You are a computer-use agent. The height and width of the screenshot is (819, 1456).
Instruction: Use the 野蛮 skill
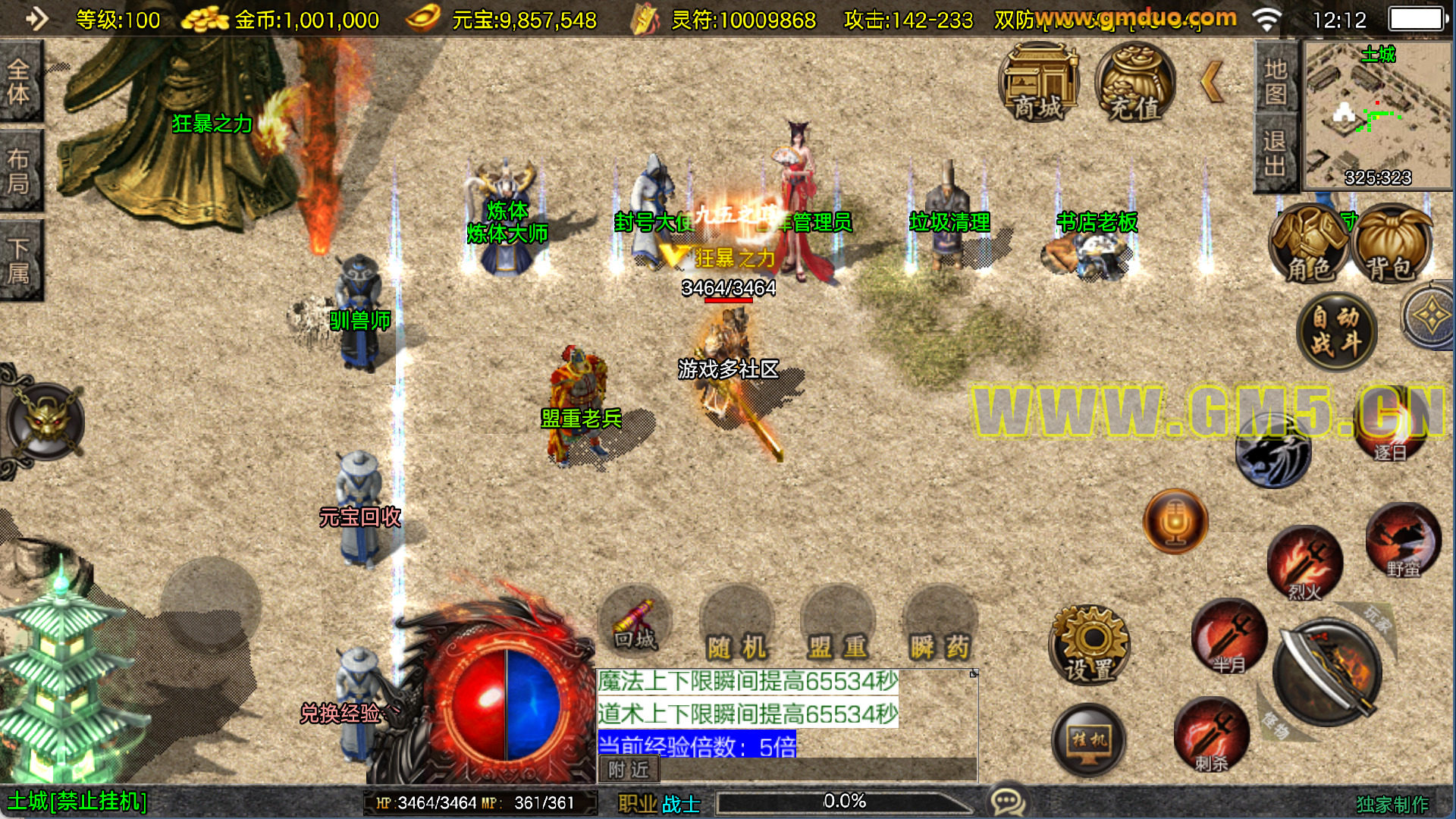1403,540
